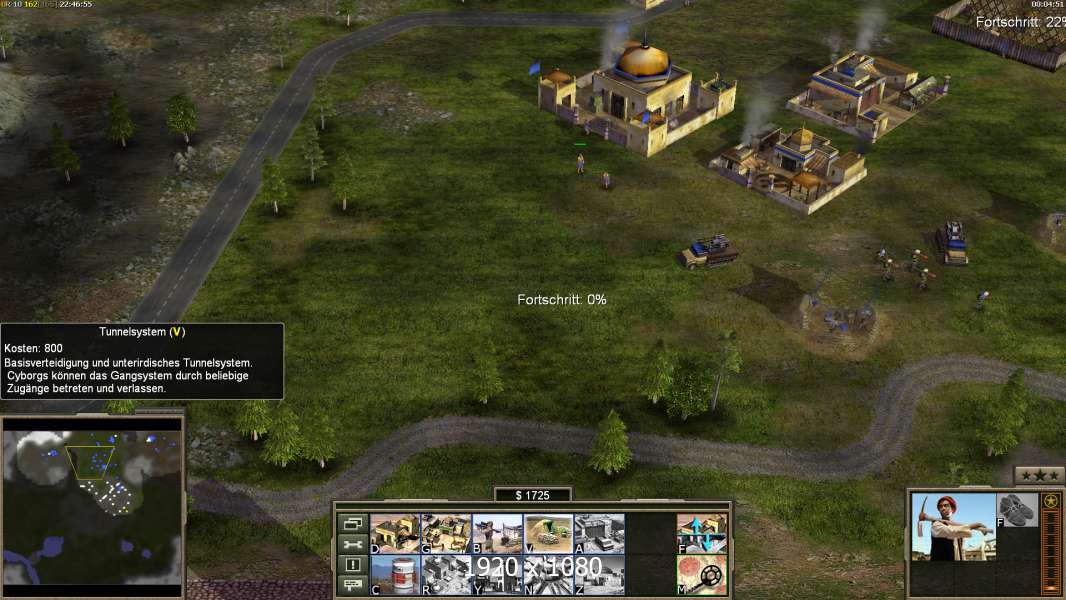This screenshot has height=600, width=1066.
Task: Choose the red-white barrel build icon (C)
Action: coord(395,574)
